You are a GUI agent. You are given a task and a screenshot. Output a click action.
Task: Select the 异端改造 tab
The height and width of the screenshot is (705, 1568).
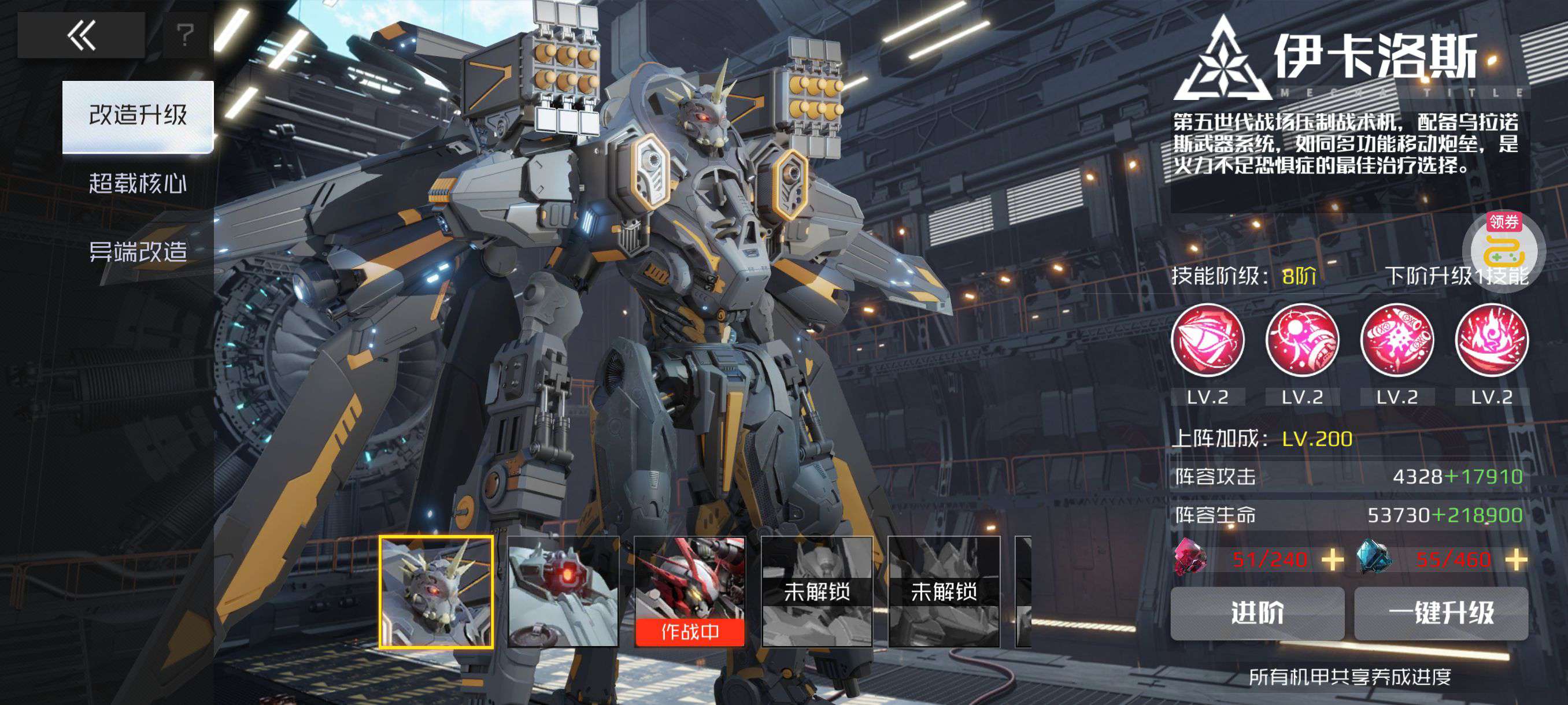[x=138, y=251]
